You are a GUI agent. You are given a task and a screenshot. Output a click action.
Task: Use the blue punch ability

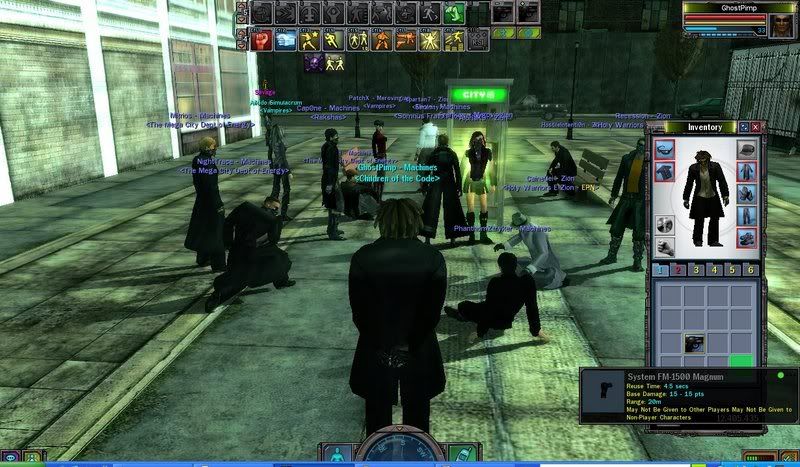pyautogui.click(x=283, y=40)
